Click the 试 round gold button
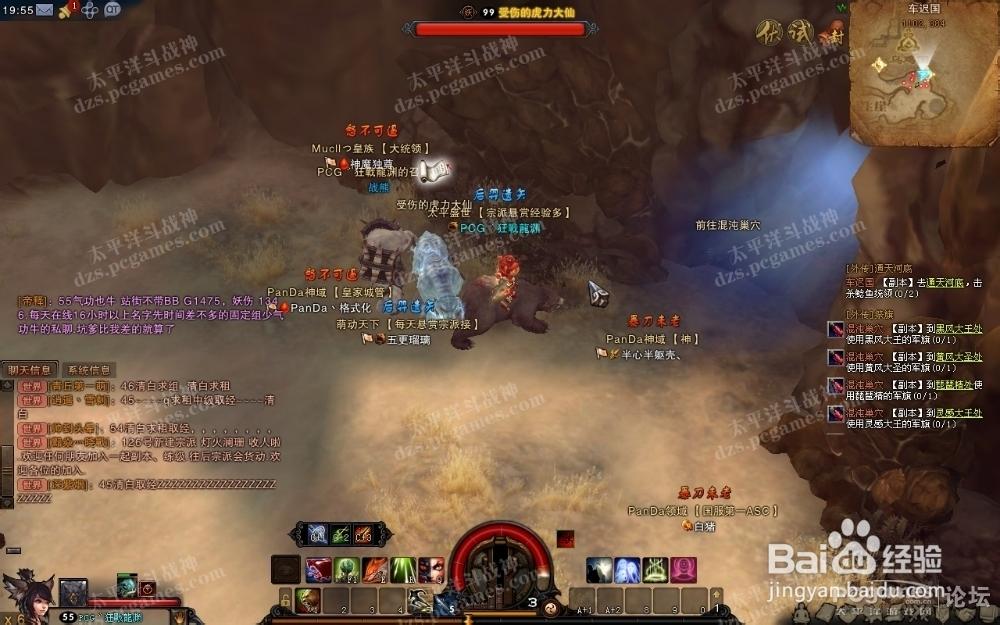 (x=799, y=32)
